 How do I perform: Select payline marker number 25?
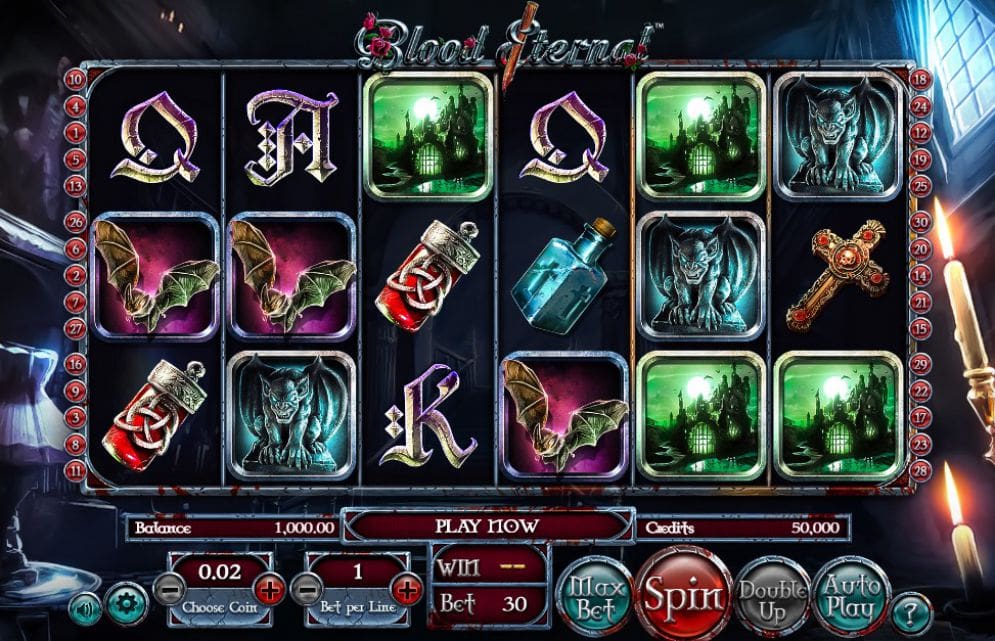click(x=921, y=185)
